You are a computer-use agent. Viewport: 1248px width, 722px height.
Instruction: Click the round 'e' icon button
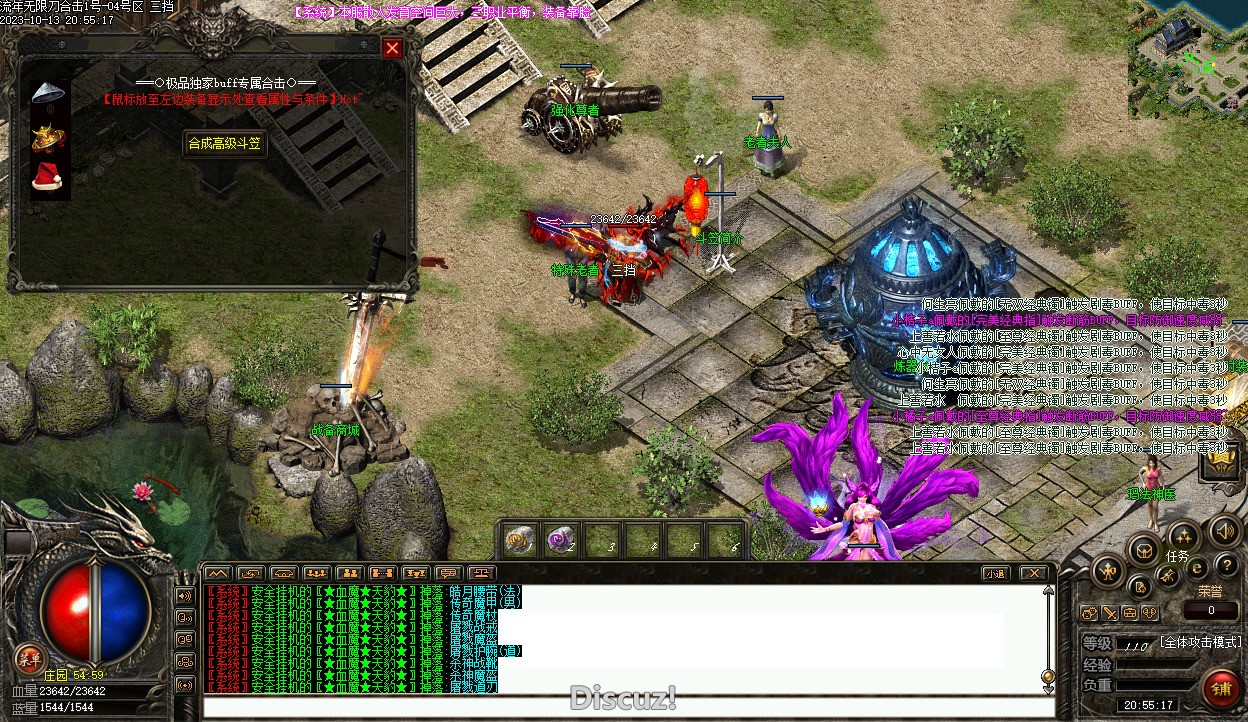tap(1197, 568)
